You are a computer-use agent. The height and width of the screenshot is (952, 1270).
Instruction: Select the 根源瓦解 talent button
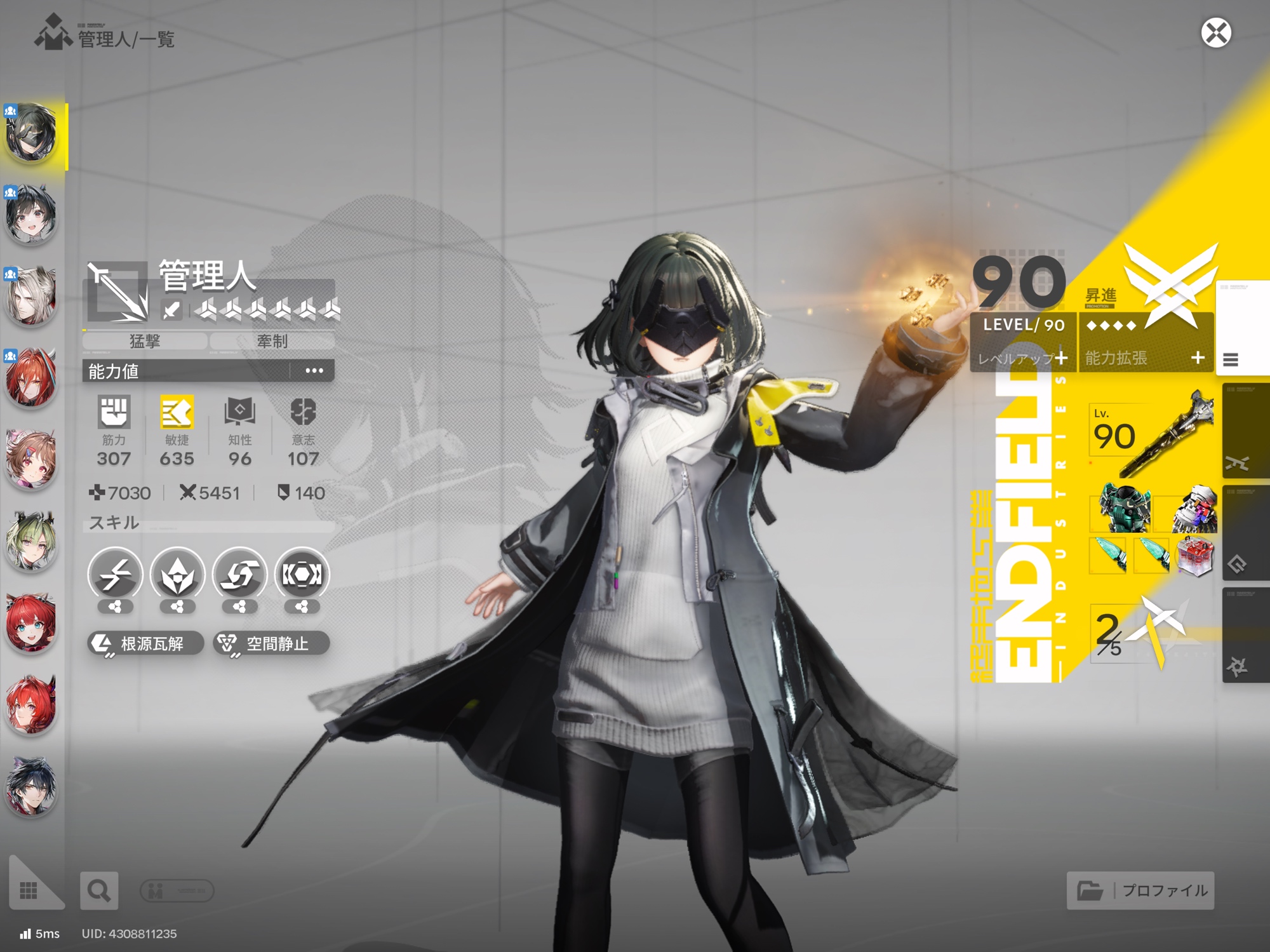pos(145,643)
